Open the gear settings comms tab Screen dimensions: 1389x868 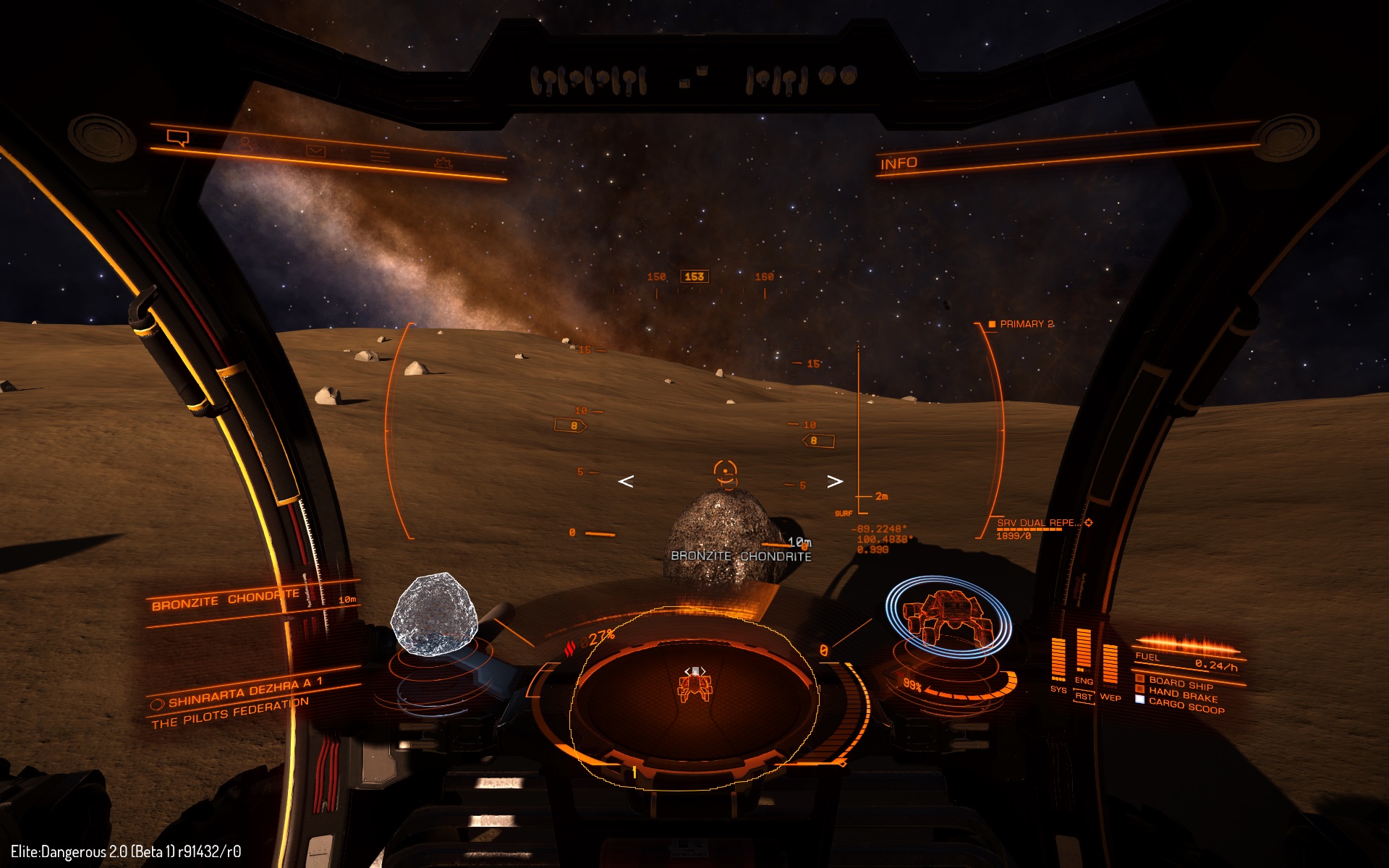click(443, 163)
